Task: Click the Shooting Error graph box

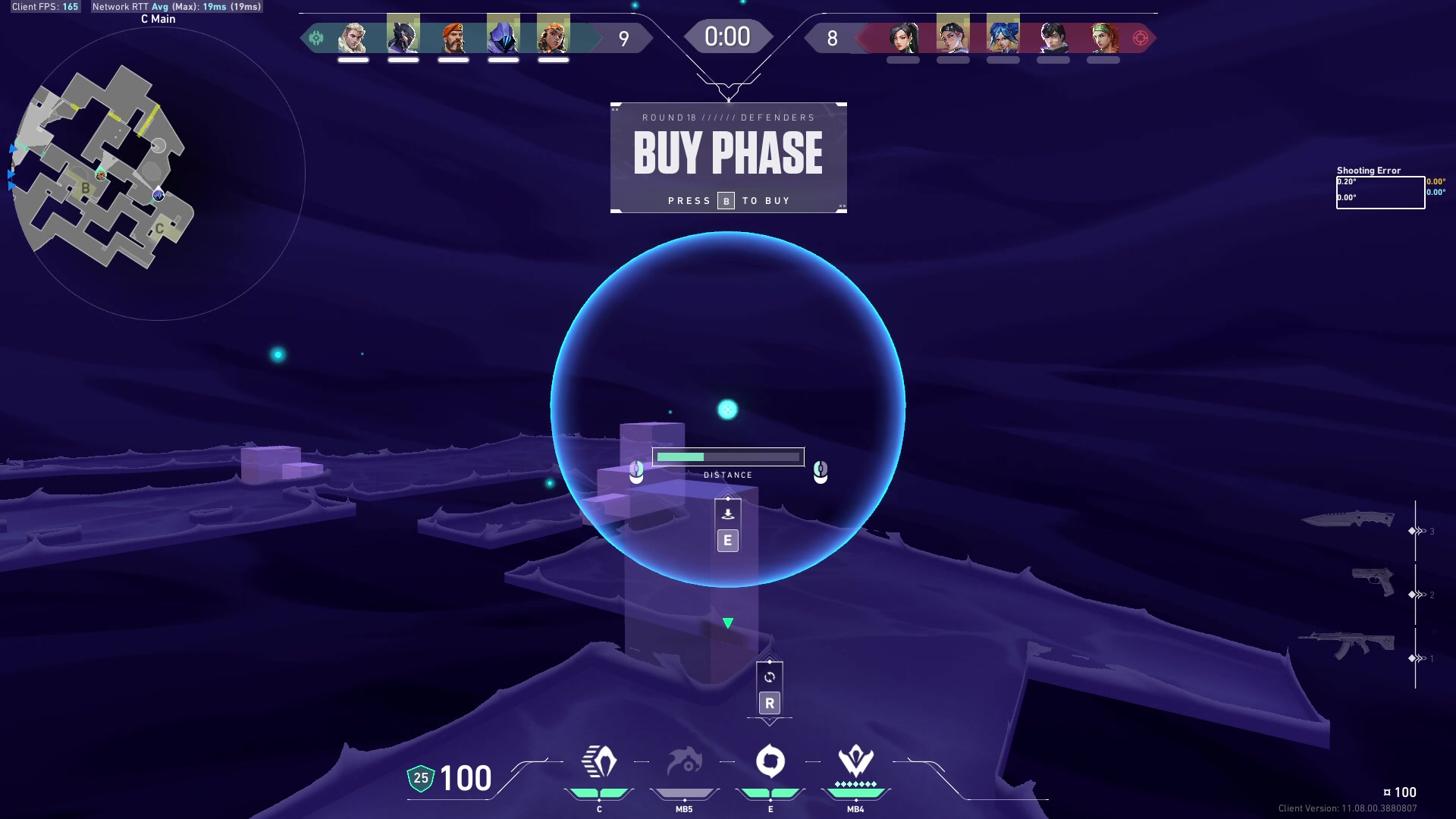Action: [1379, 193]
